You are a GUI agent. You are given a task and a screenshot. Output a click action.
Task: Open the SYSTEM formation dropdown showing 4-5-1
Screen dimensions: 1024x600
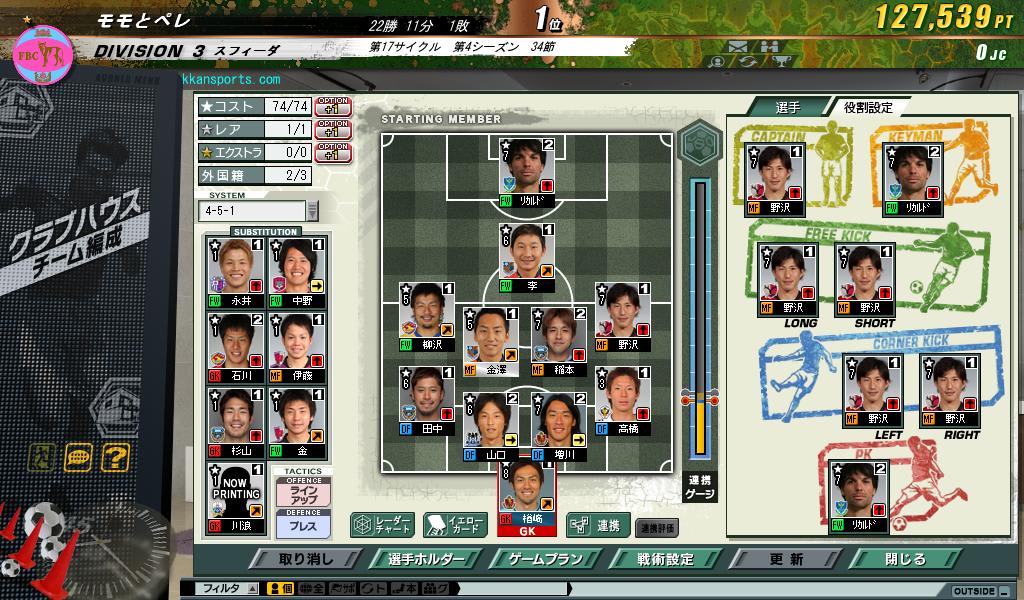click(x=312, y=211)
